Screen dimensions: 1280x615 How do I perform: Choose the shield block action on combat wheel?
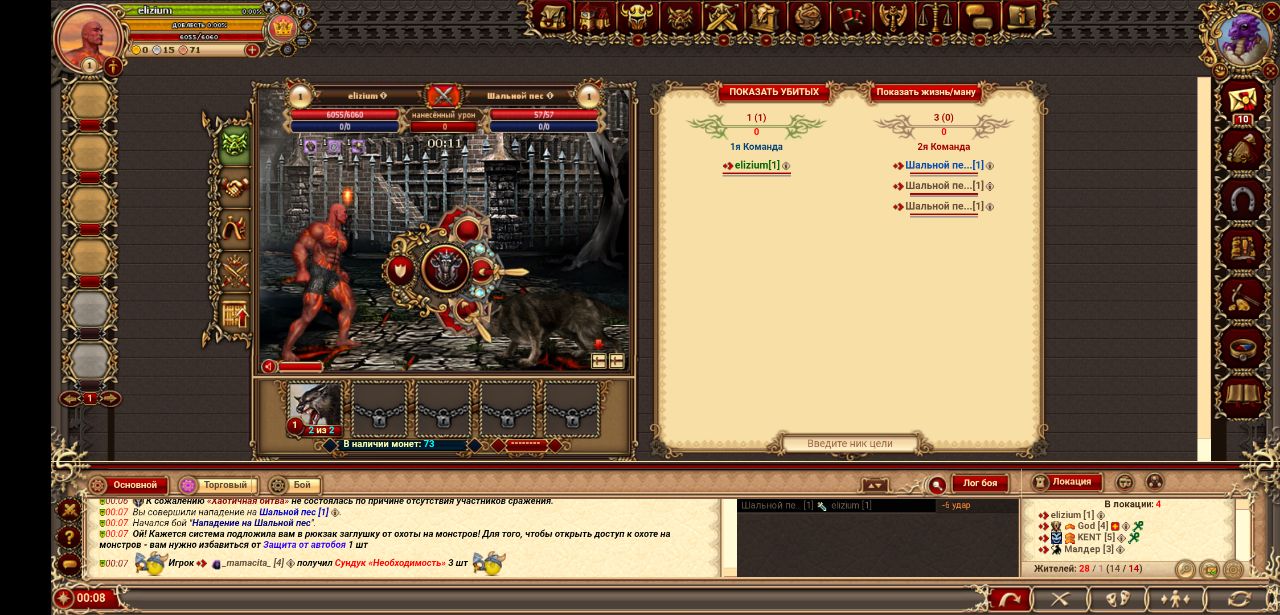tap(401, 270)
